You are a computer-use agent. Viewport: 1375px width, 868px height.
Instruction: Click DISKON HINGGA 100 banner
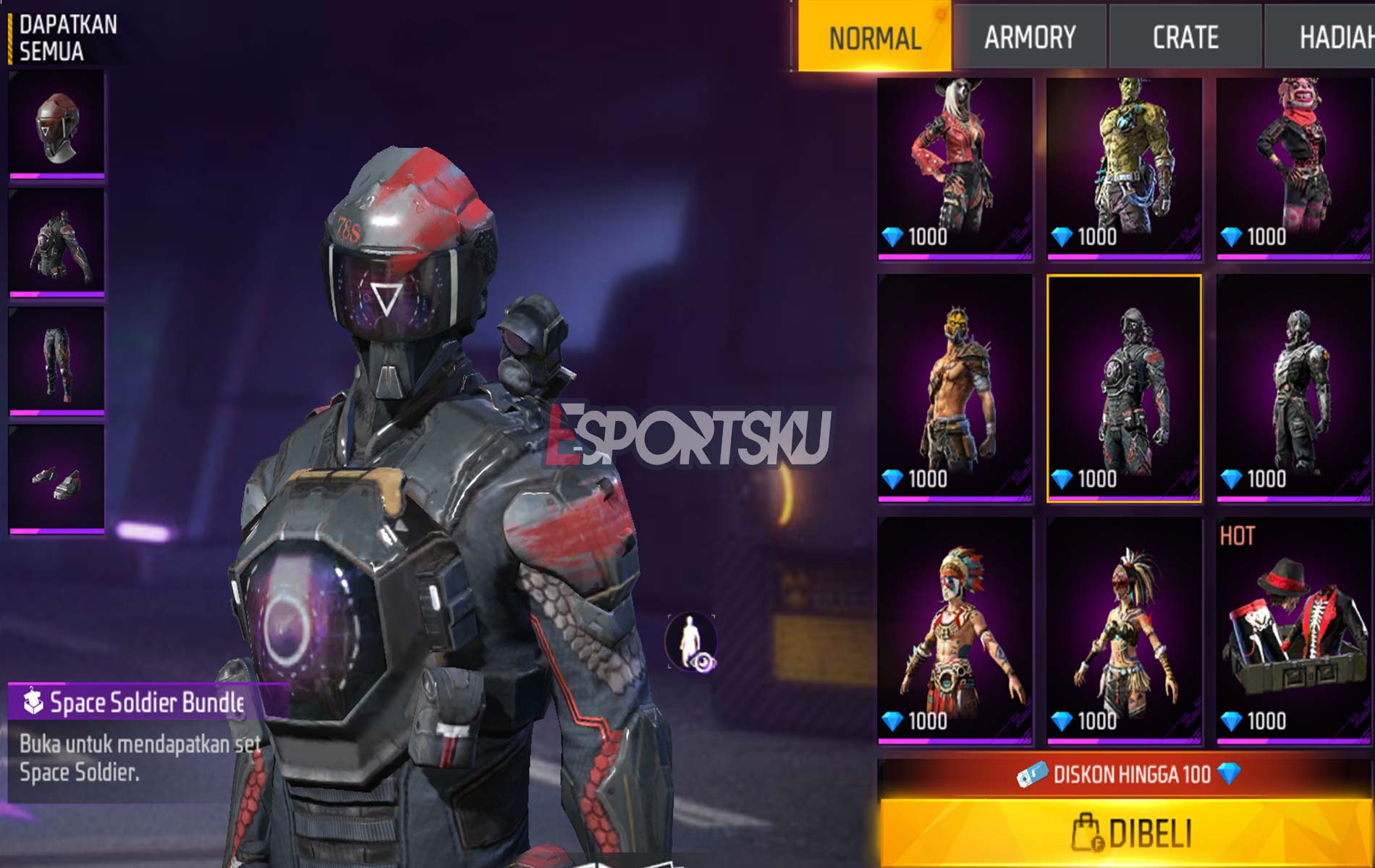pos(1122,774)
